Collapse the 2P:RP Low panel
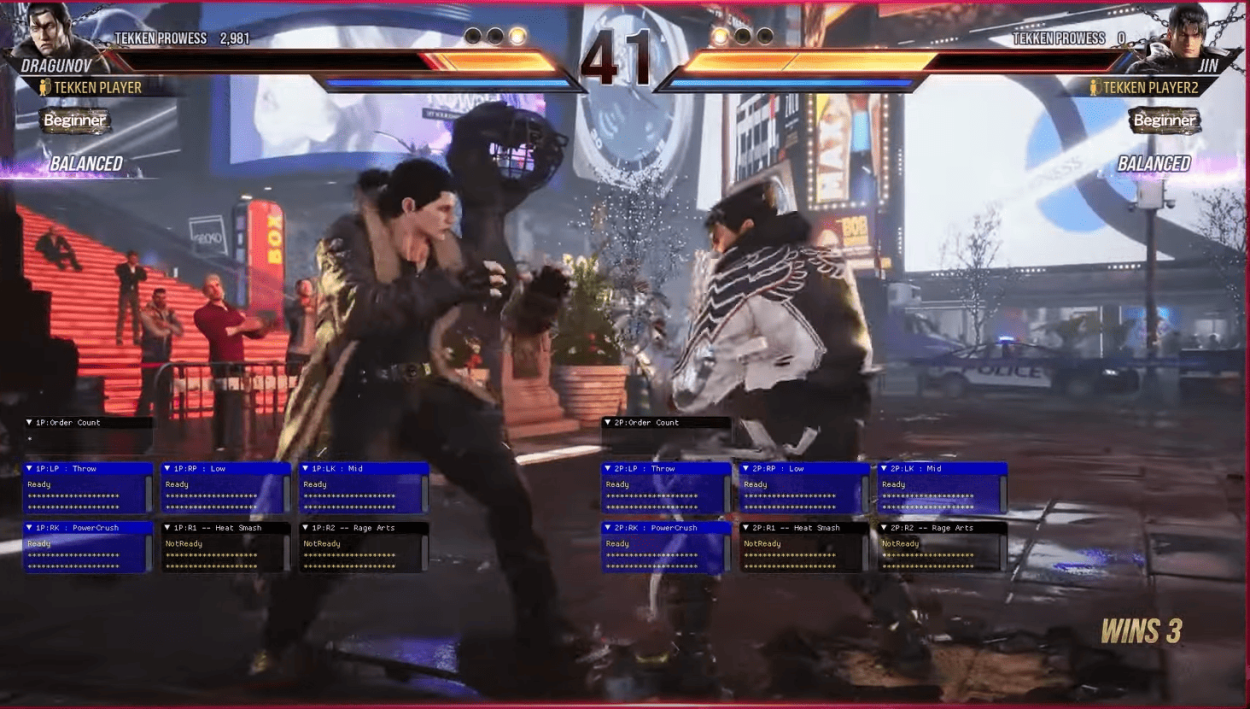The width and height of the screenshot is (1250, 709). click(746, 469)
